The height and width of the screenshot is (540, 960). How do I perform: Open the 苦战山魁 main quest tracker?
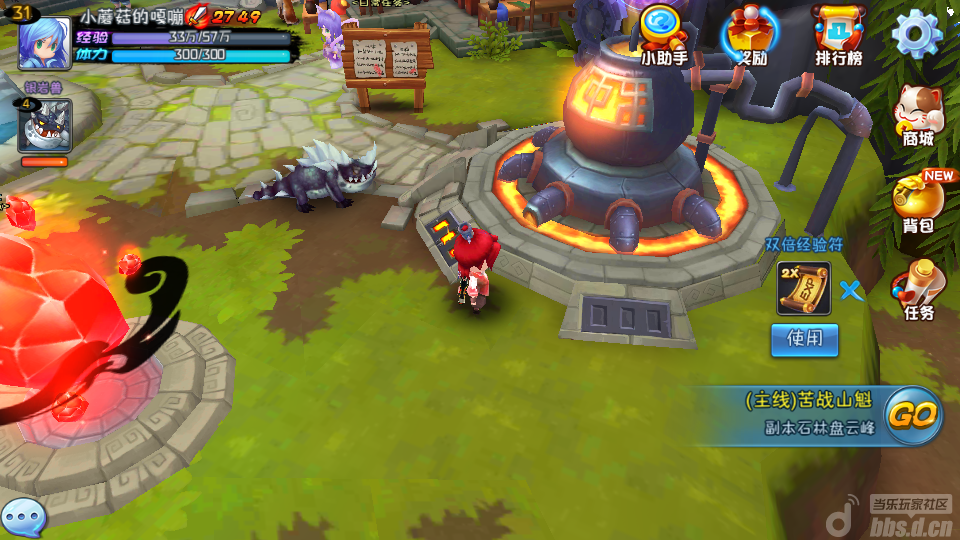(x=808, y=413)
